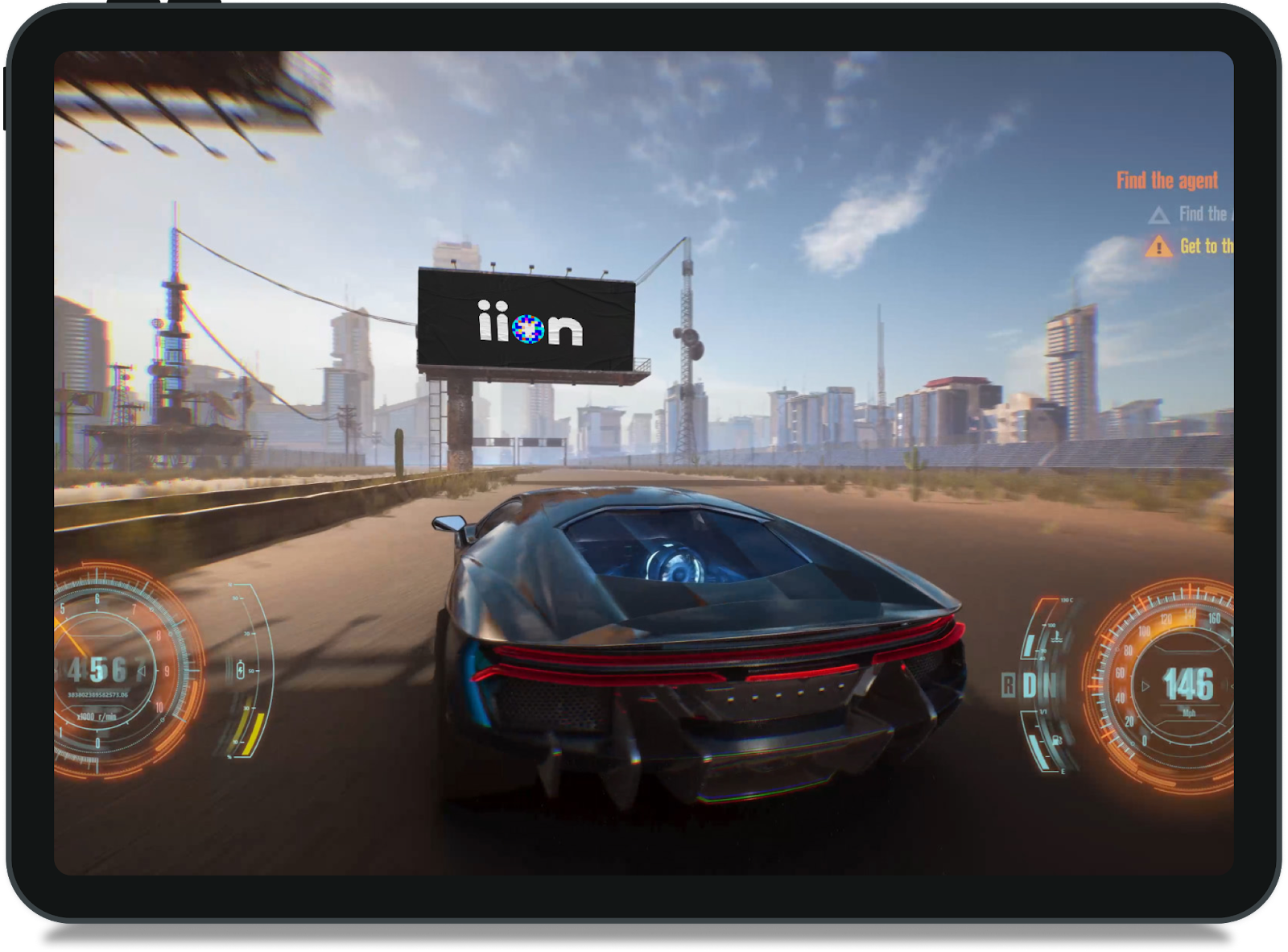Toggle the R reverse gear indicator
Screen dimensions: 1288x952
pyautogui.click(x=1009, y=685)
